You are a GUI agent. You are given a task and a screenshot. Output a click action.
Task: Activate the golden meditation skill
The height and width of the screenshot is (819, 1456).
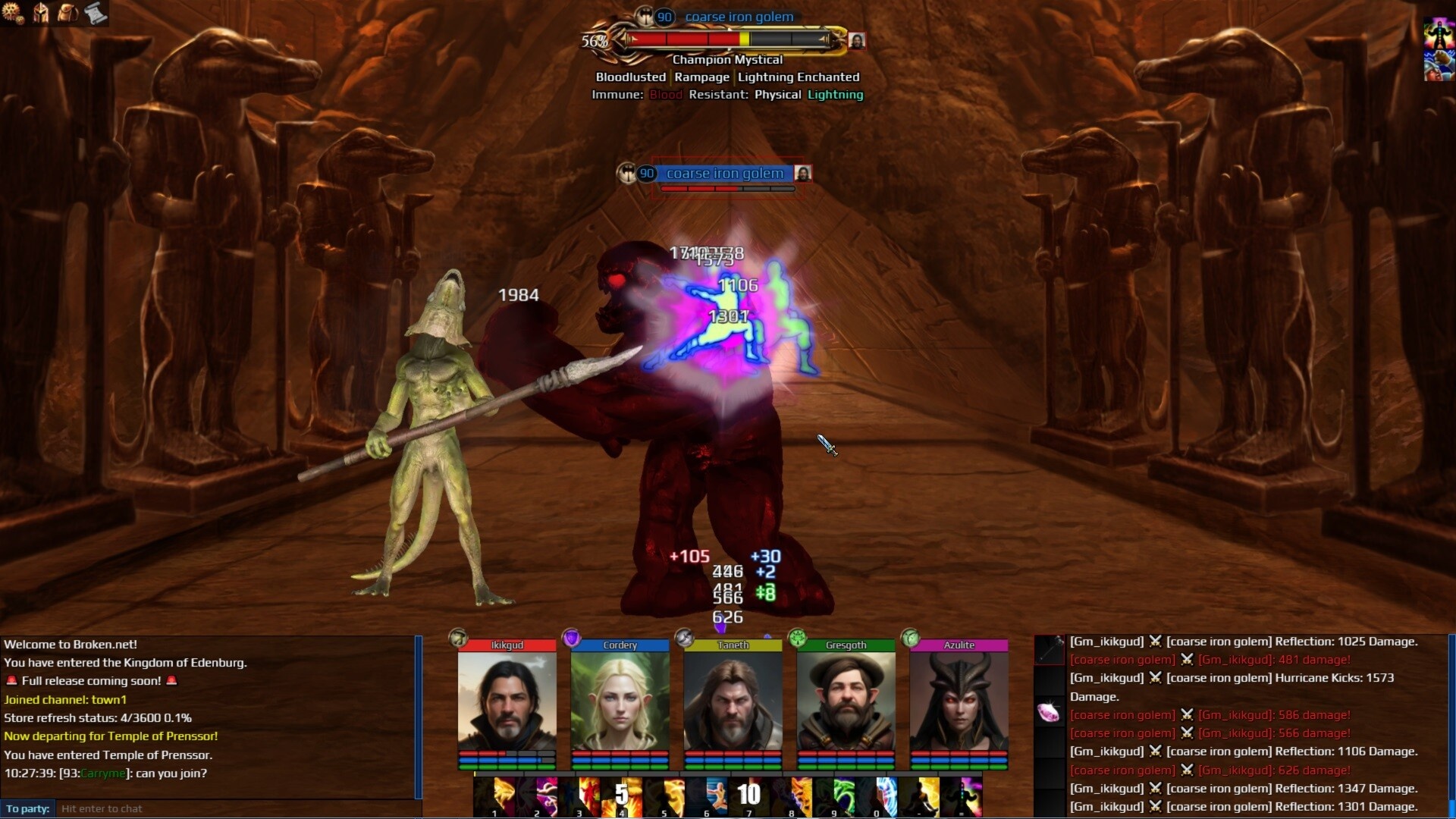919,796
